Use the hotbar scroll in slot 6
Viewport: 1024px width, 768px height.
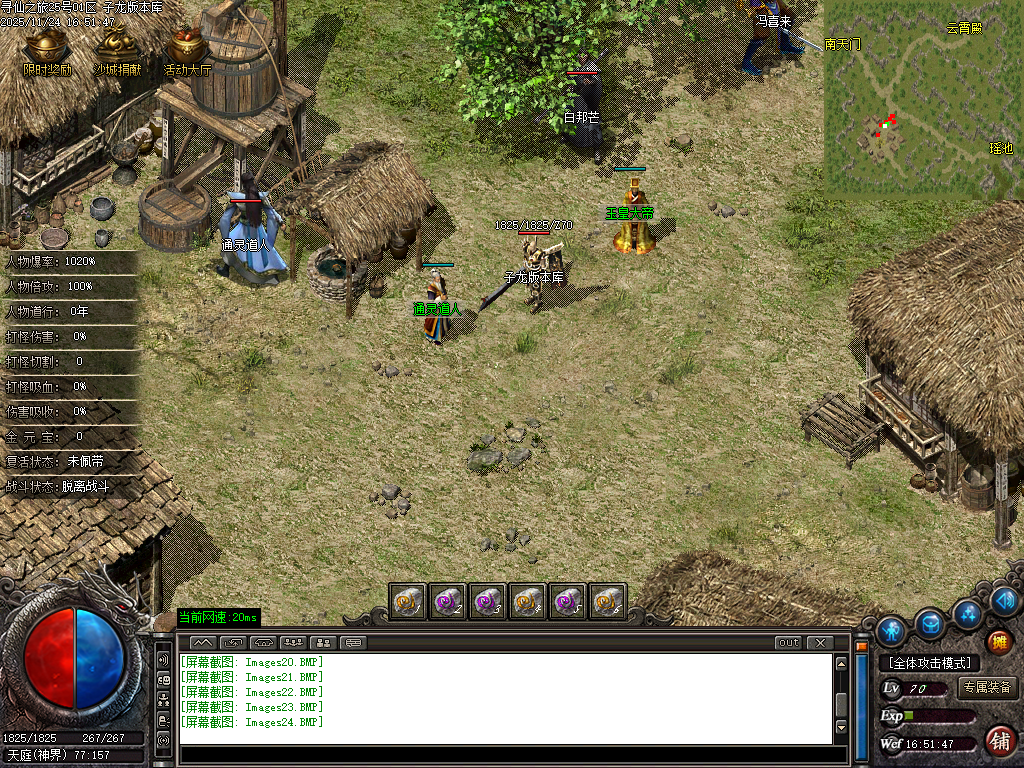(x=607, y=600)
